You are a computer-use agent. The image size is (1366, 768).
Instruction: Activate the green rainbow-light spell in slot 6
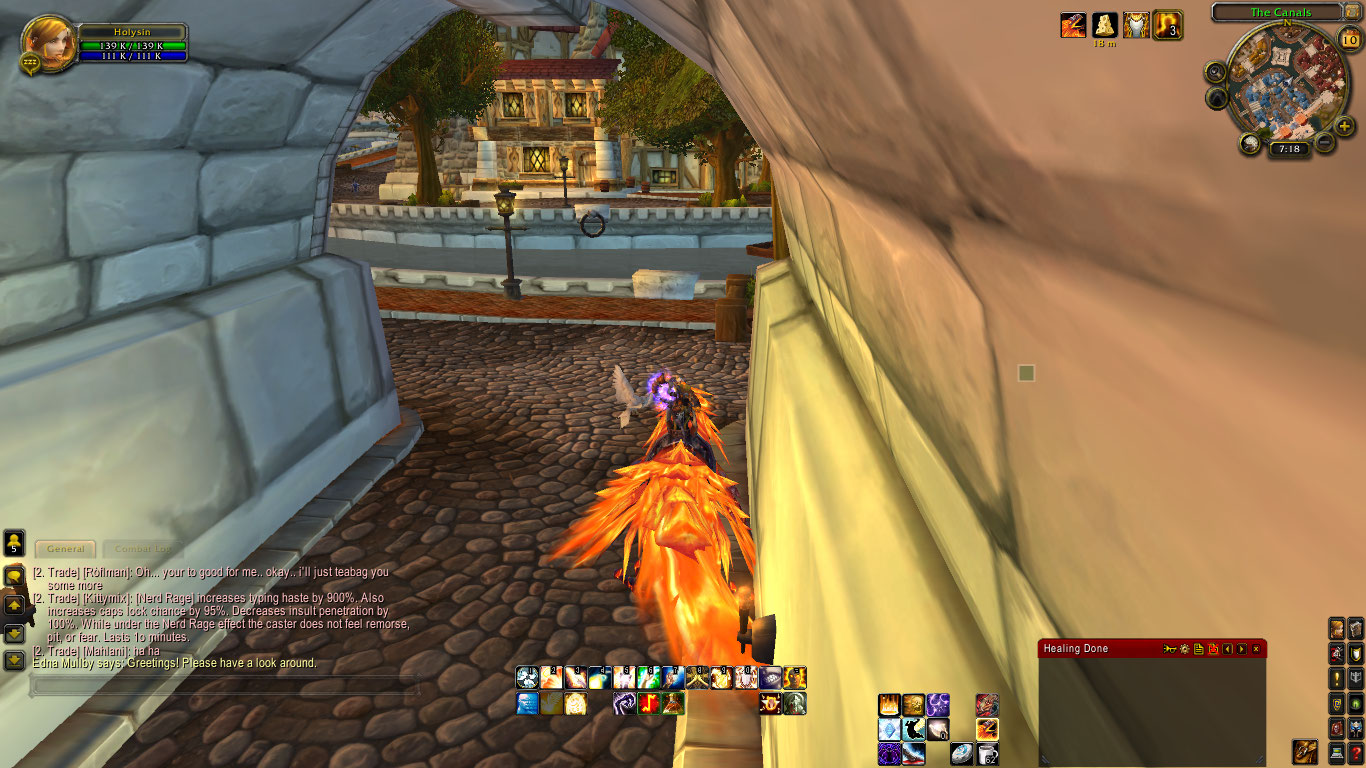pyautogui.click(x=648, y=678)
